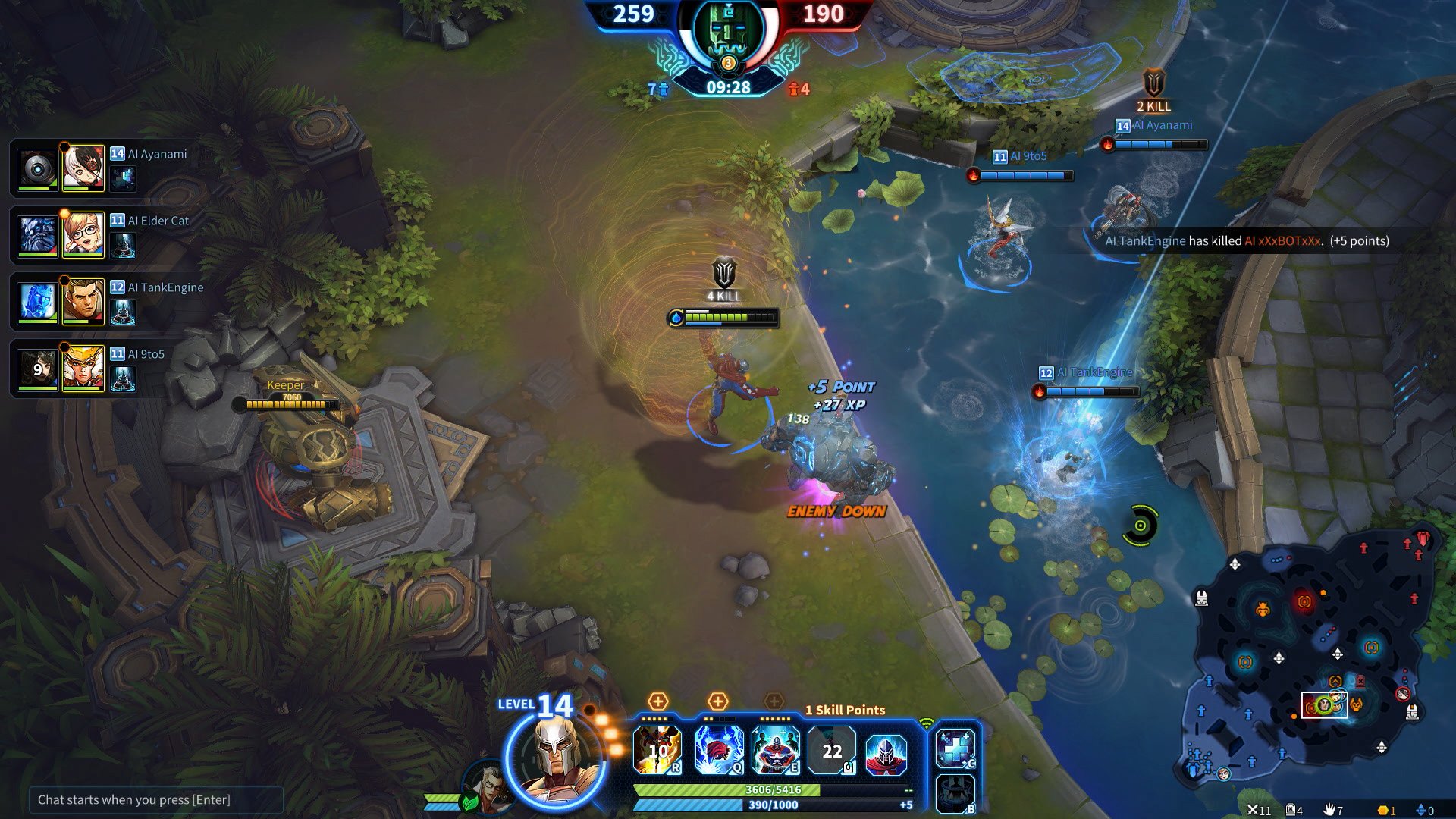The image size is (1456, 819).
Task: Click AI Elder Cat's blue stone golem portrait
Action: pyautogui.click(x=37, y=234)
